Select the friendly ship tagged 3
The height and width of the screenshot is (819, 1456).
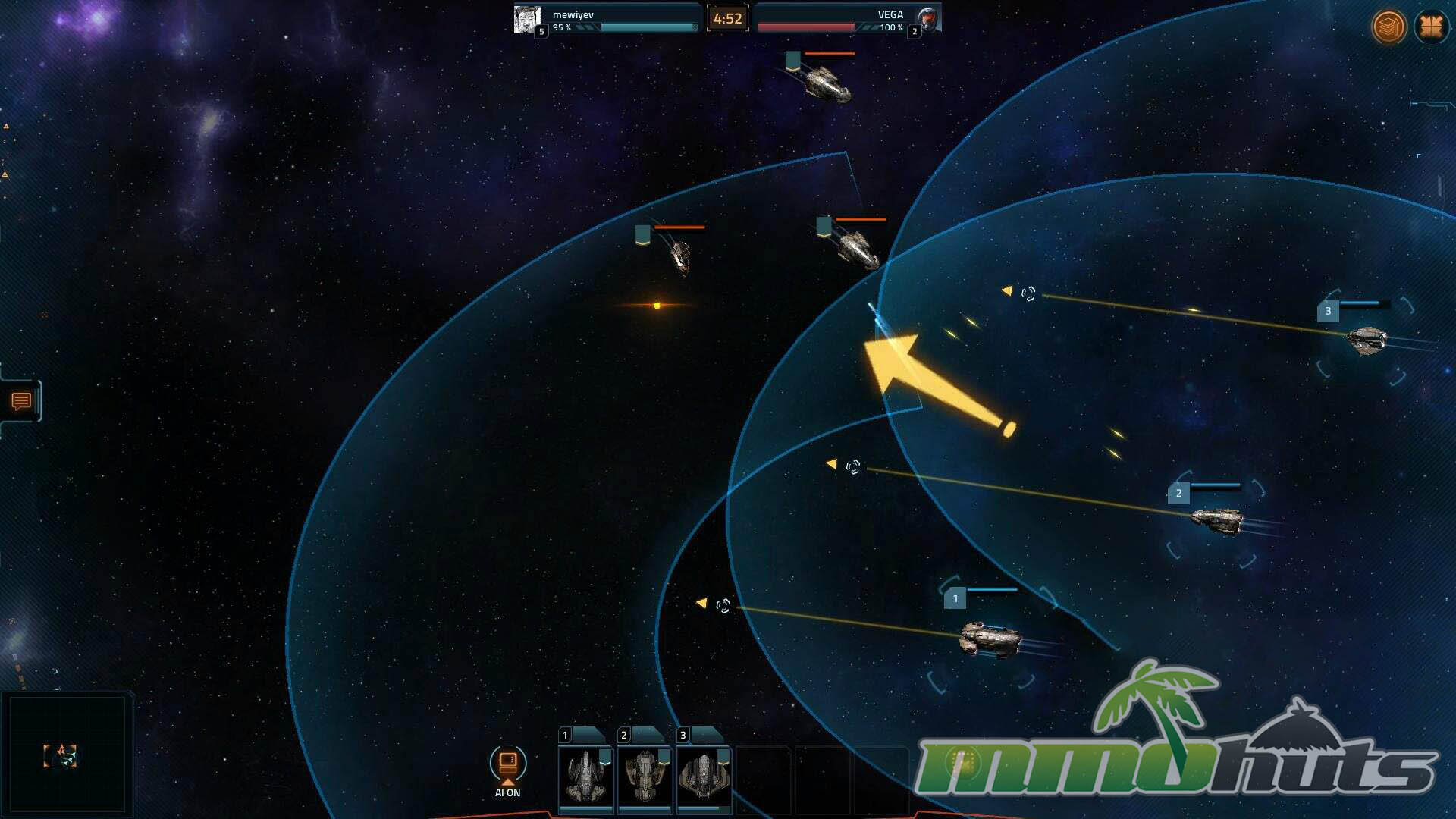(1367, 340)
